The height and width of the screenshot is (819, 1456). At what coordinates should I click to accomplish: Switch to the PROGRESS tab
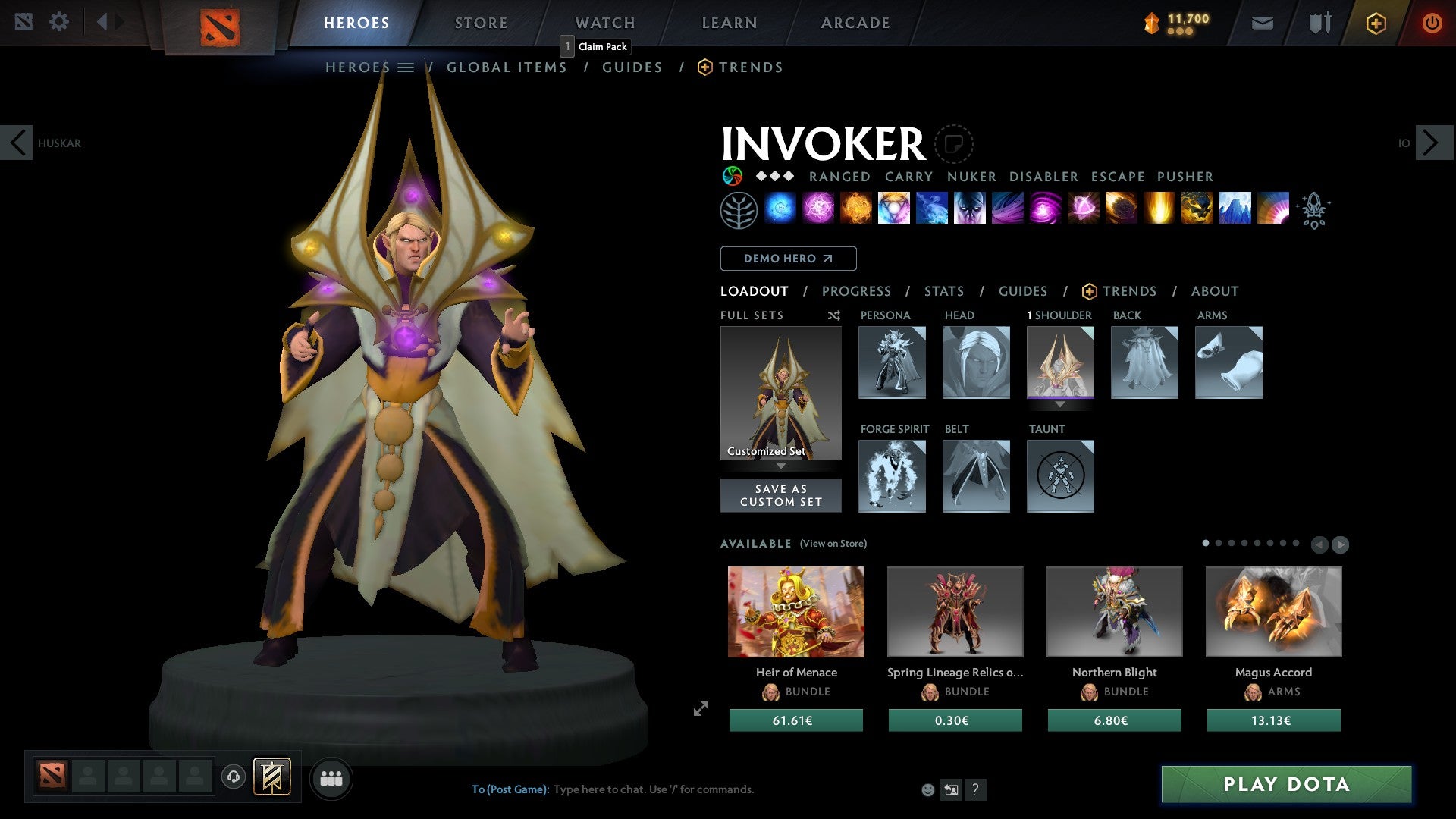pos(857,290)
